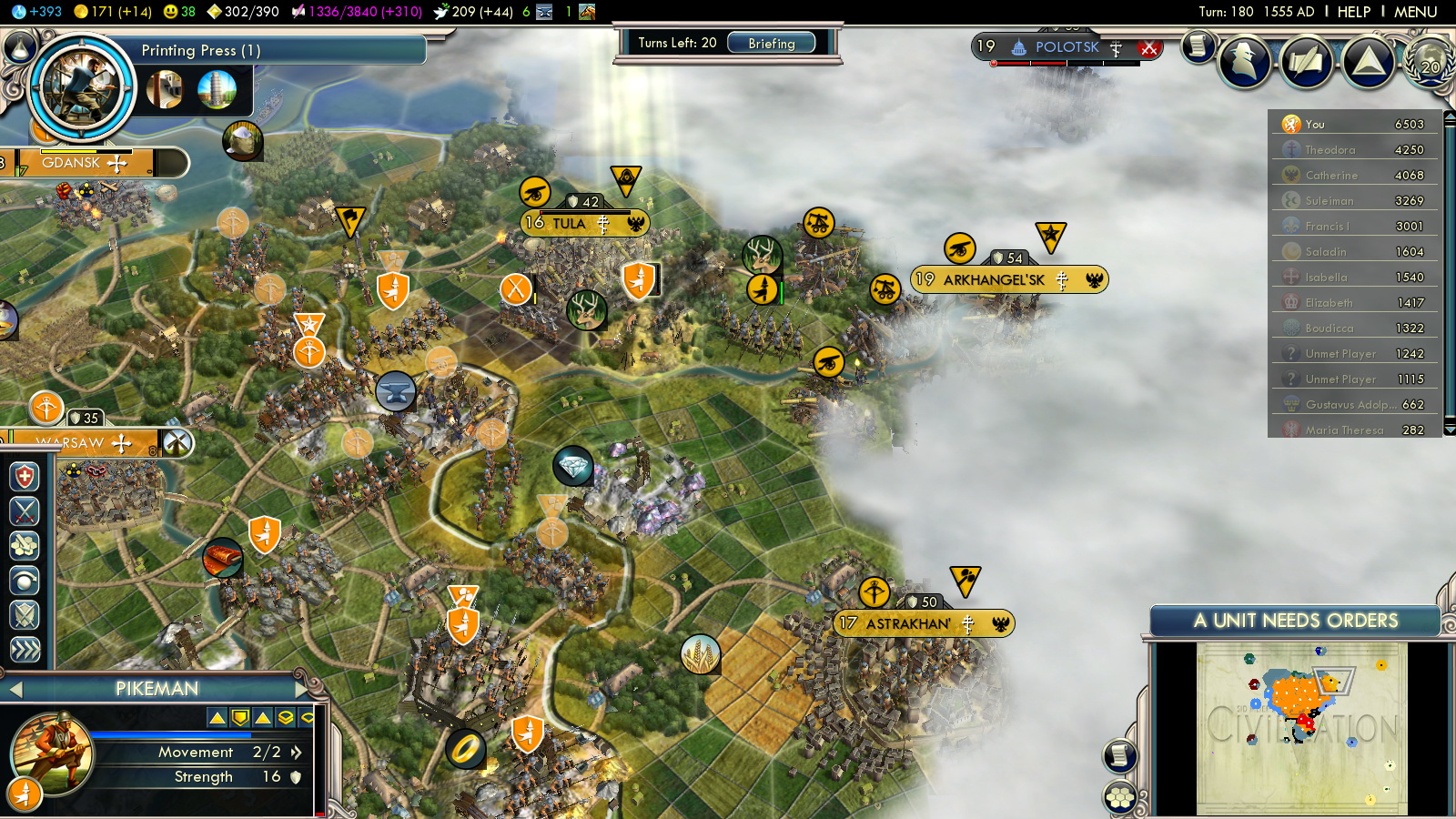Open the espionage spy overview icon
The image size is (1456, 819).
click(x=1244, y=62)
